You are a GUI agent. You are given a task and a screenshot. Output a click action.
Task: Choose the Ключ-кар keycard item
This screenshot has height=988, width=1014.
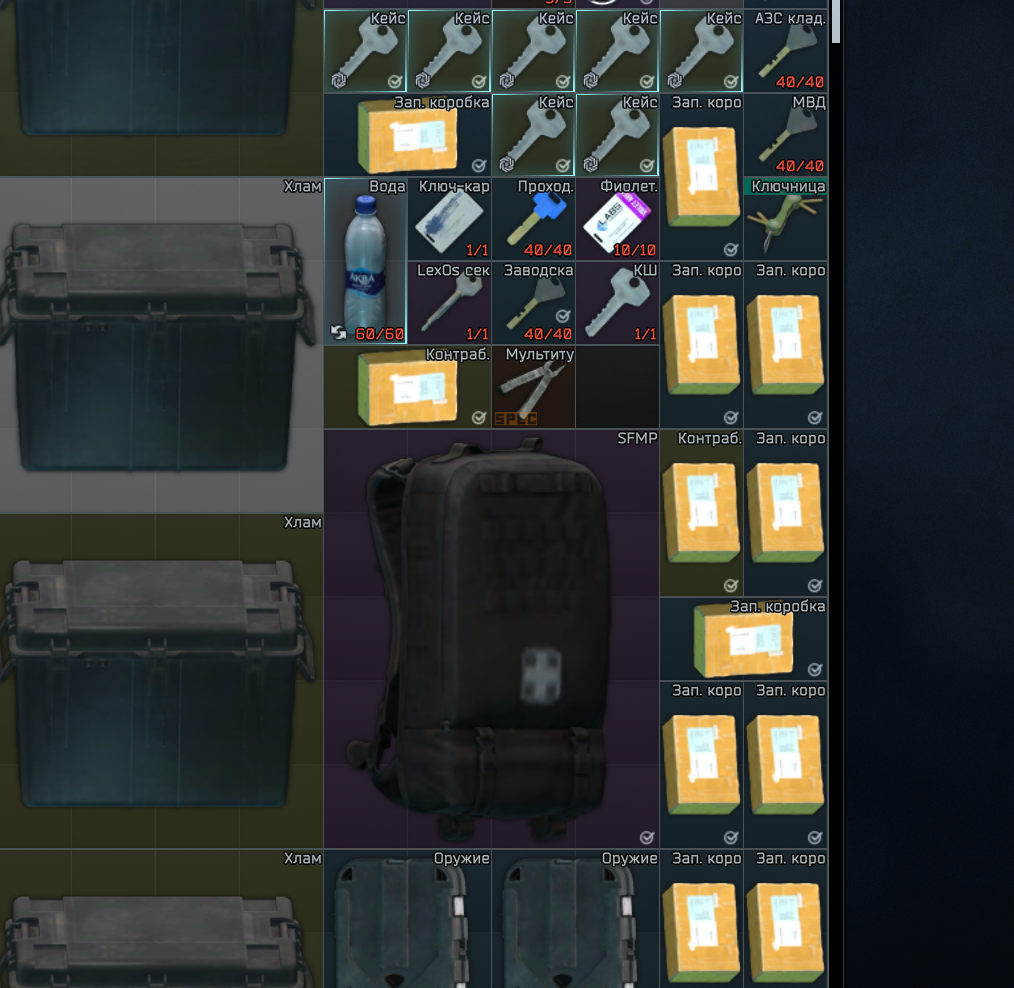449,220
